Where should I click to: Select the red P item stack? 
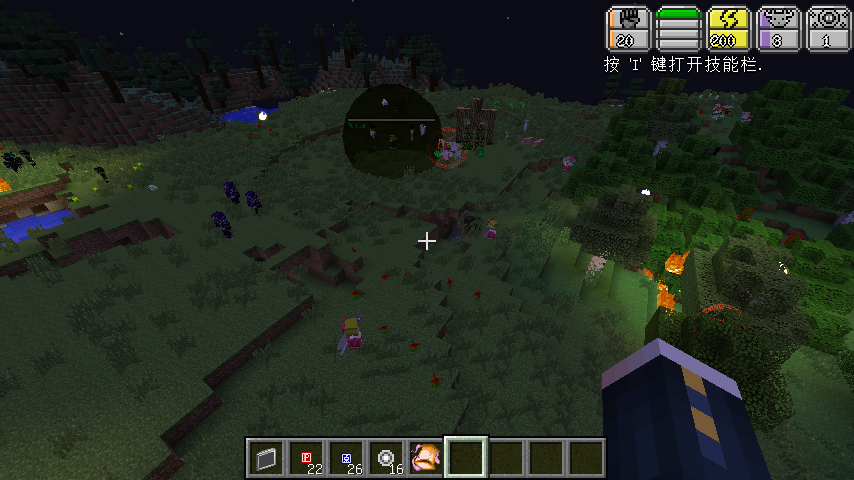[306, 458]
